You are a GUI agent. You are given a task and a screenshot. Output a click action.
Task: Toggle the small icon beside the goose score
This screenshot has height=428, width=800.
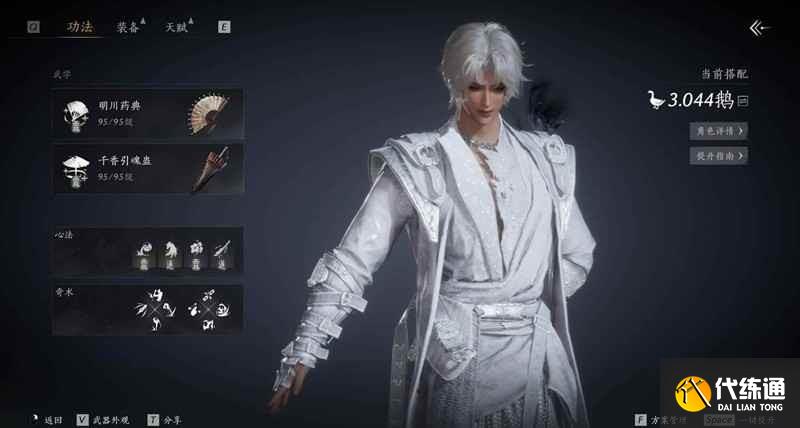point(743,100)
